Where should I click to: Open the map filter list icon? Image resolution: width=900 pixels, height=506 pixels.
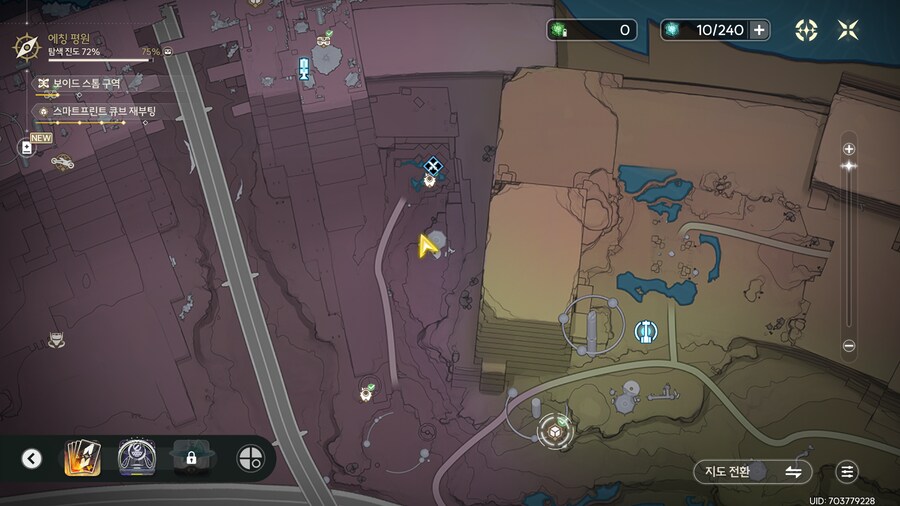pyautogui.click(x=848, y=471)
